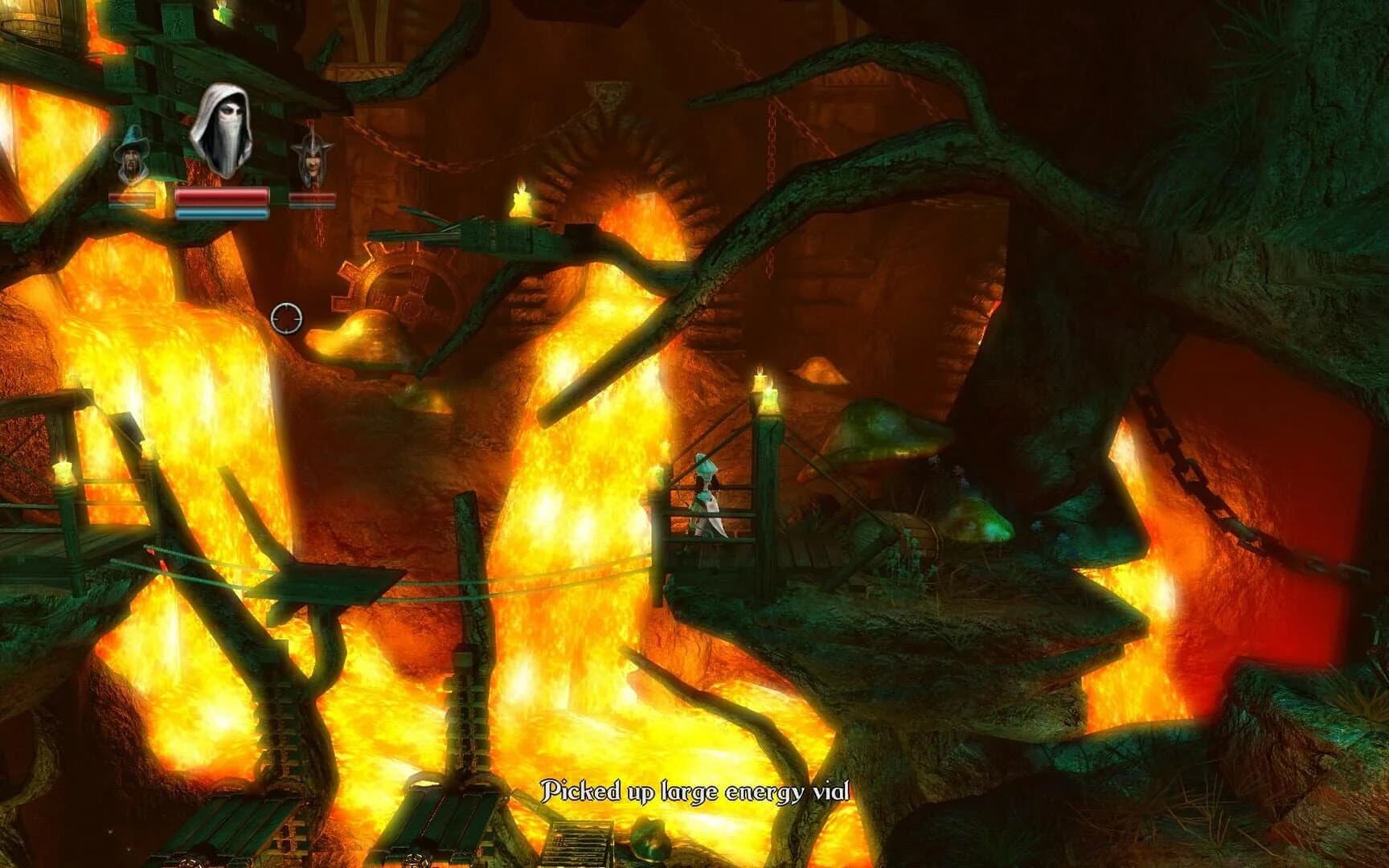1389x868 pixels.
Task: Choose the Knight character portrait
Action: coord(313,158)
